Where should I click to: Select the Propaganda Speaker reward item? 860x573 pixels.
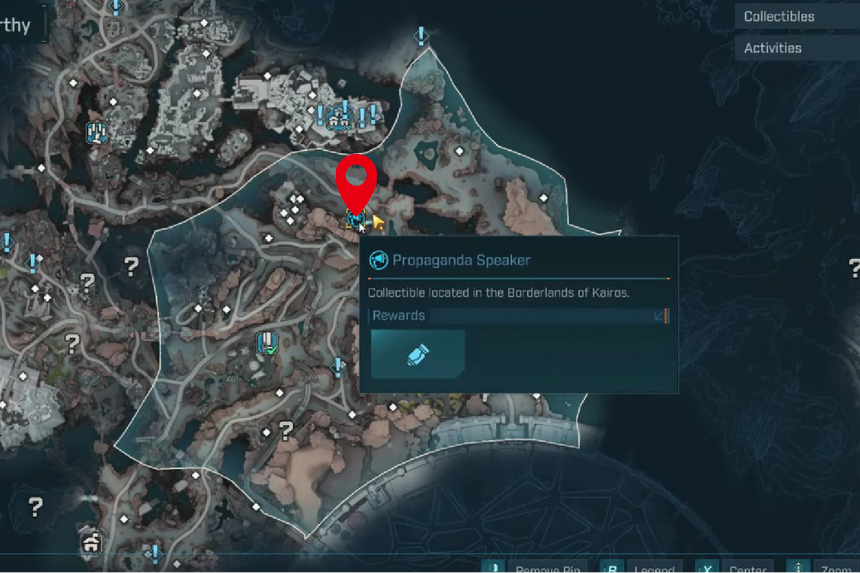[x=418, y=356]
